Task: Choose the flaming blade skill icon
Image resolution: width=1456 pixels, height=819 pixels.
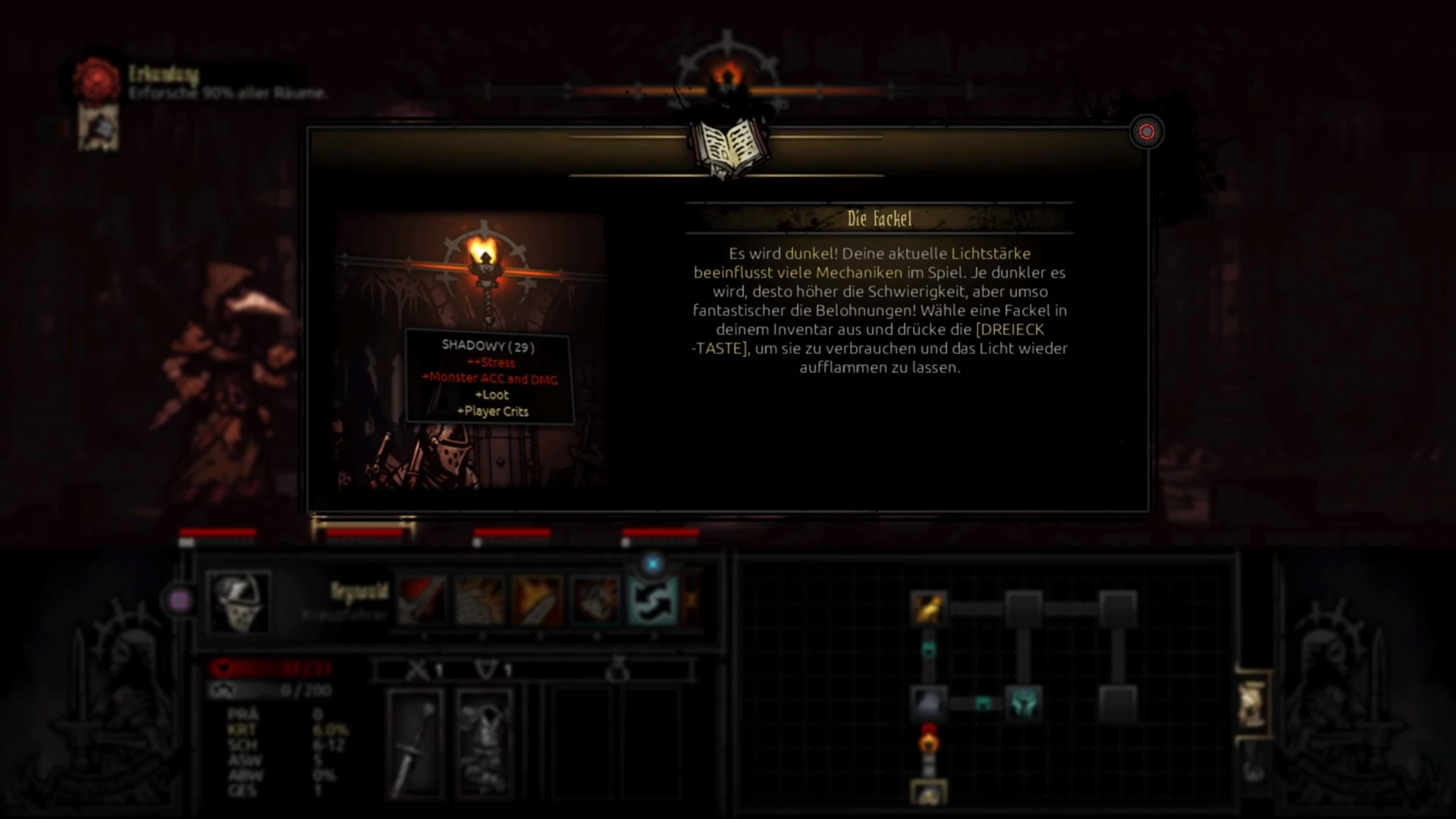Action: point(538,600)
